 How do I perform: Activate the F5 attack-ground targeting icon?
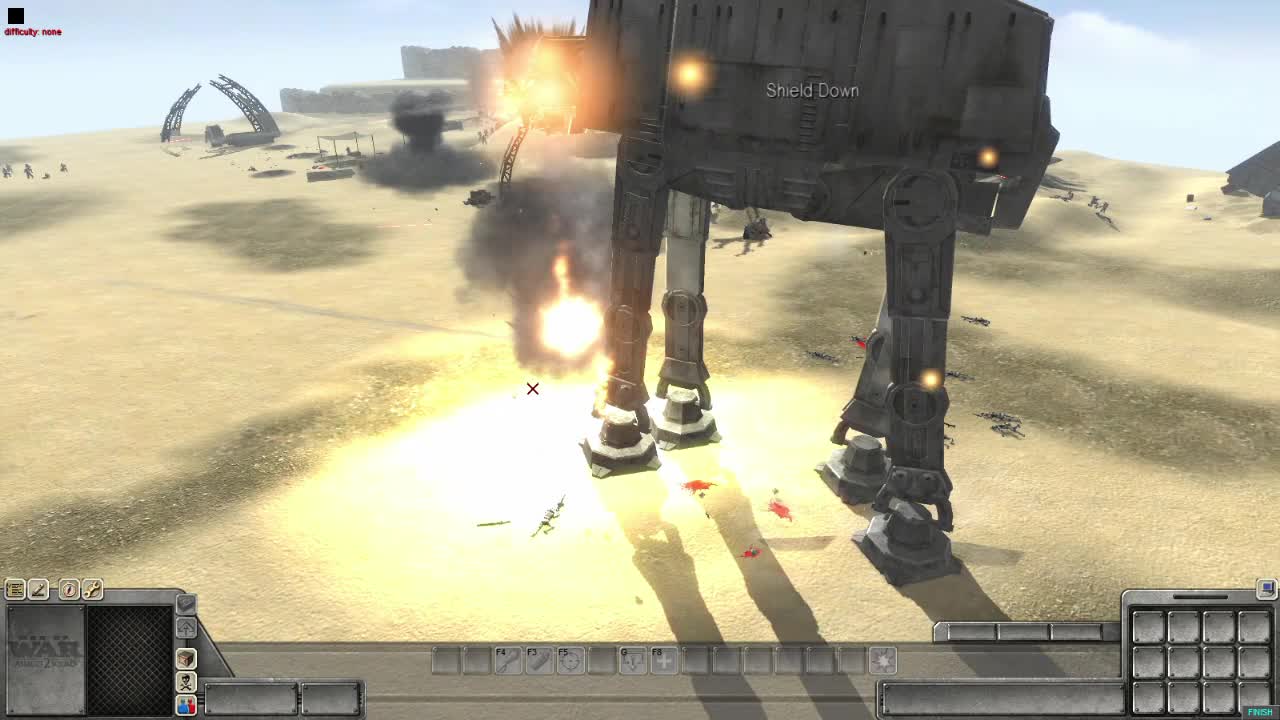(572, 660)
